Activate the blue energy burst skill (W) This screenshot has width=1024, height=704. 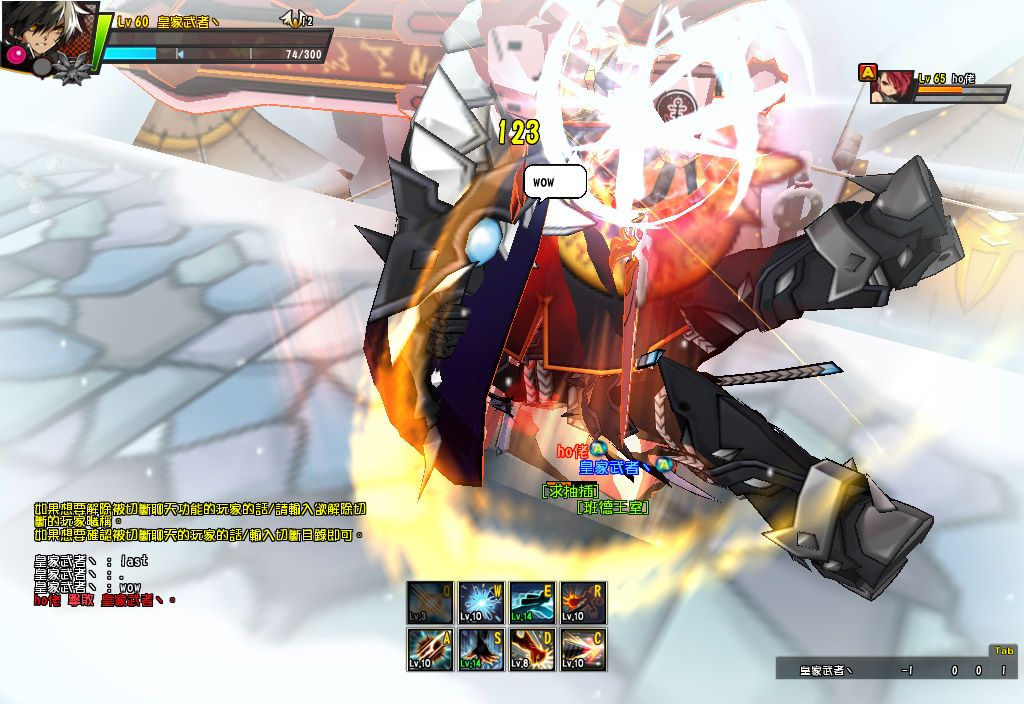tap(481, 602)
